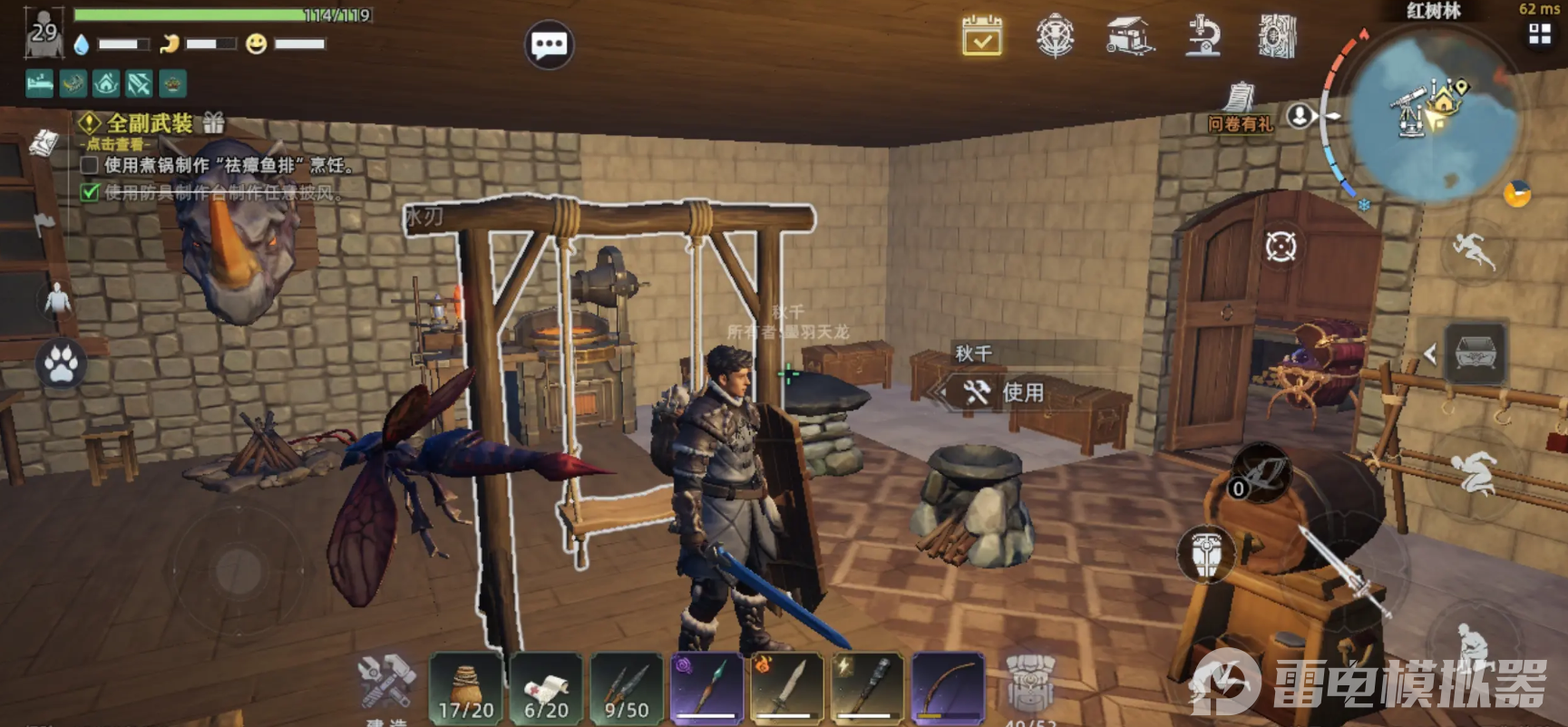1568x727 pixels.
Task: Open the paw print pet menu
Action: click(x=61, y=365)
